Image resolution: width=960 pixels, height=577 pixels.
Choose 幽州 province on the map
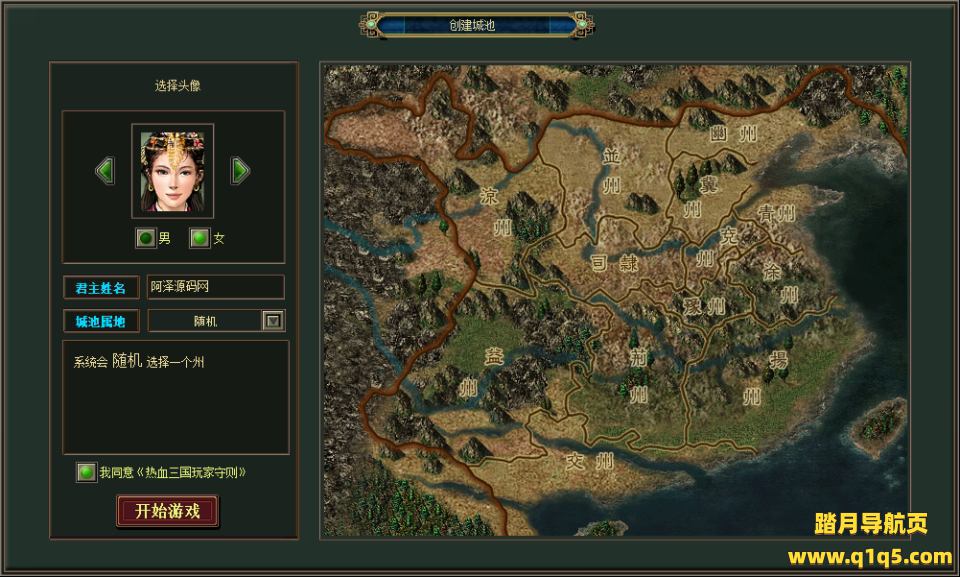[732, 133]
